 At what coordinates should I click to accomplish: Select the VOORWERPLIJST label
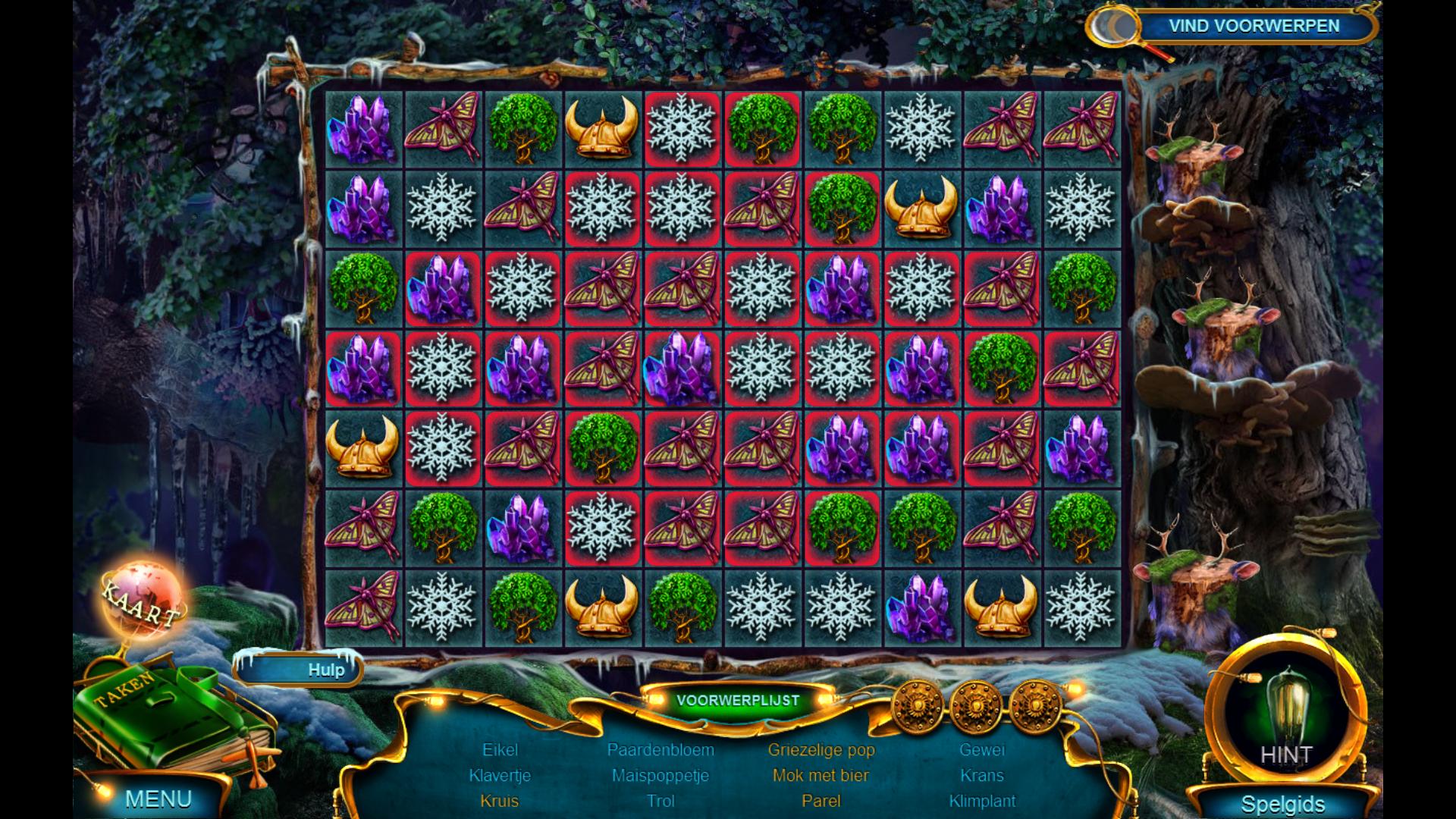737,700
